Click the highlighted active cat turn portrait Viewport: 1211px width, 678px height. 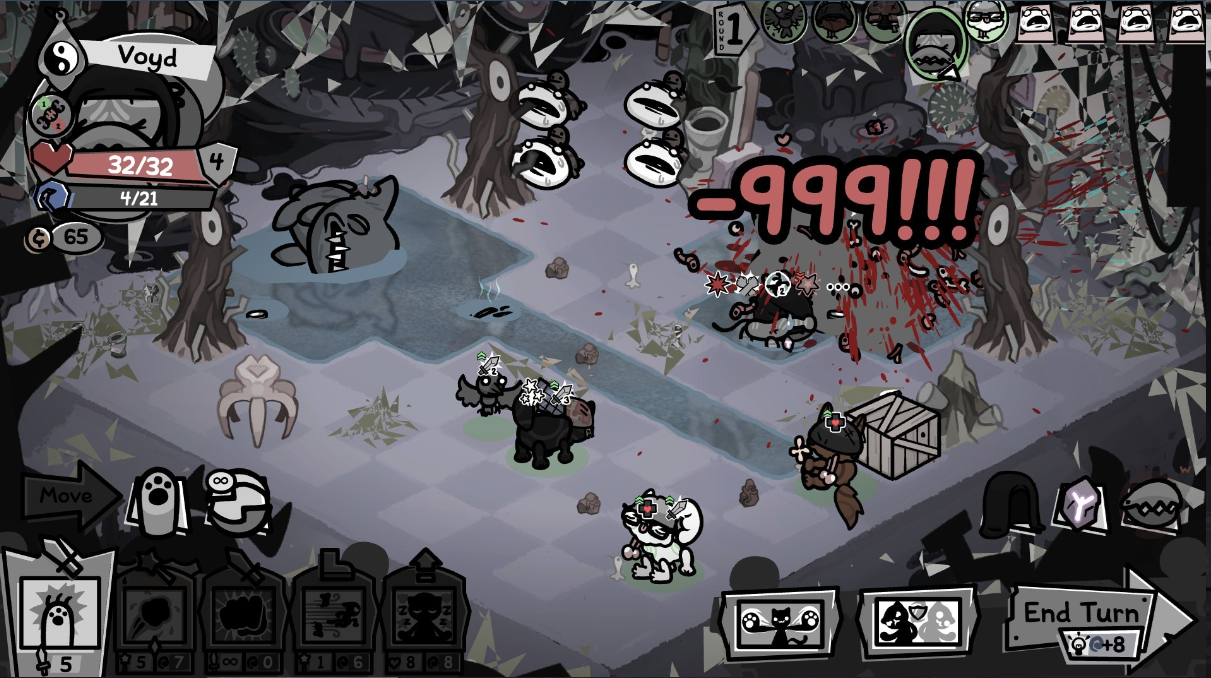coord(935,42)
